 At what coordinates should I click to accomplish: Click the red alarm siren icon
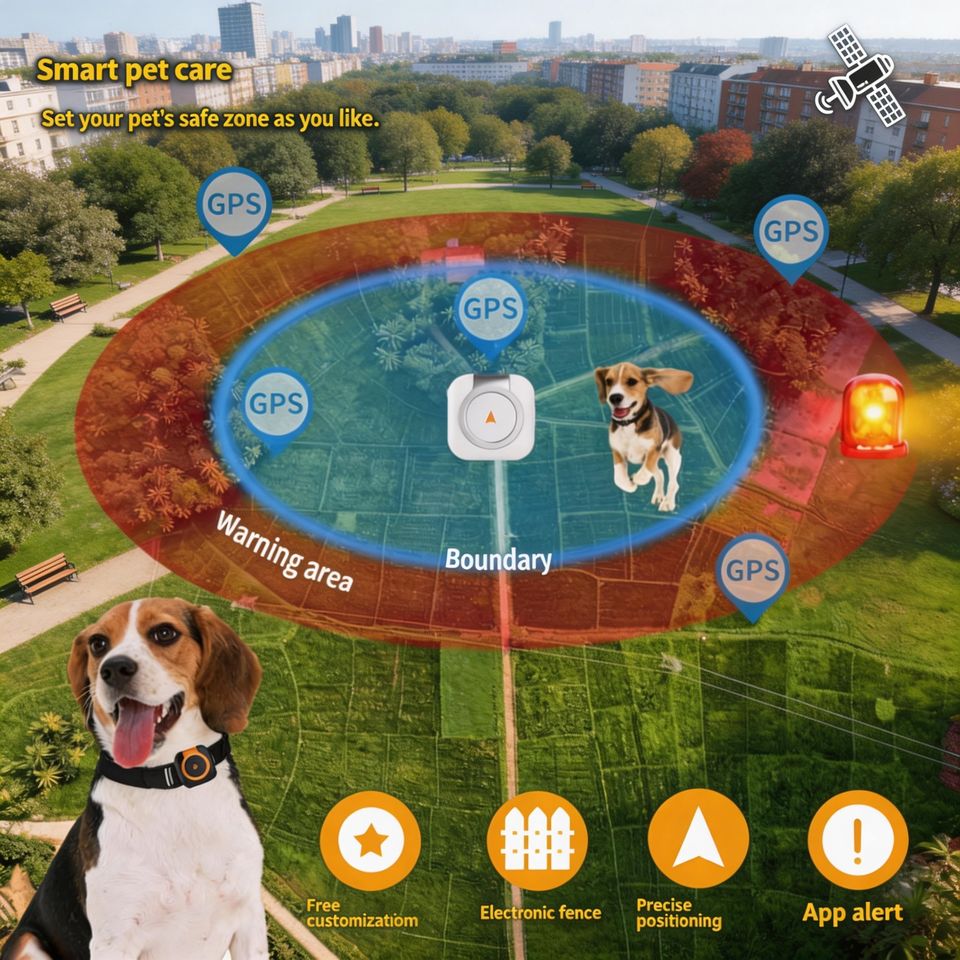click(x=872, y=416)
